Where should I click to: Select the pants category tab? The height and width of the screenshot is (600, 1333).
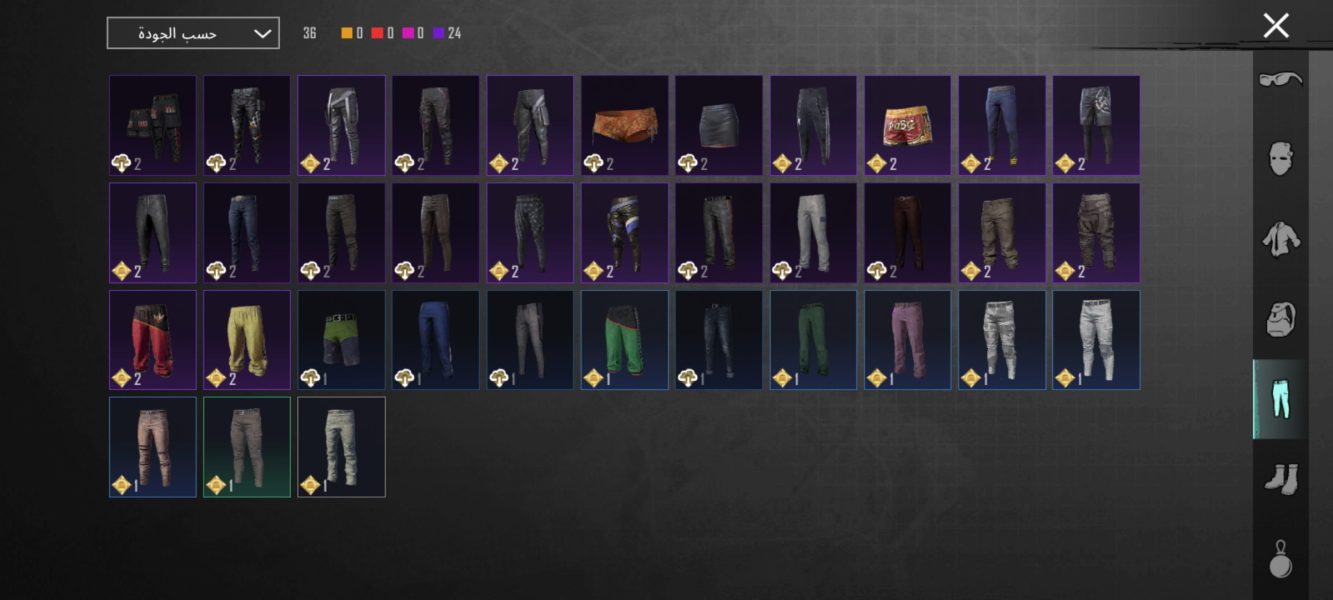tap(1280, 399)
